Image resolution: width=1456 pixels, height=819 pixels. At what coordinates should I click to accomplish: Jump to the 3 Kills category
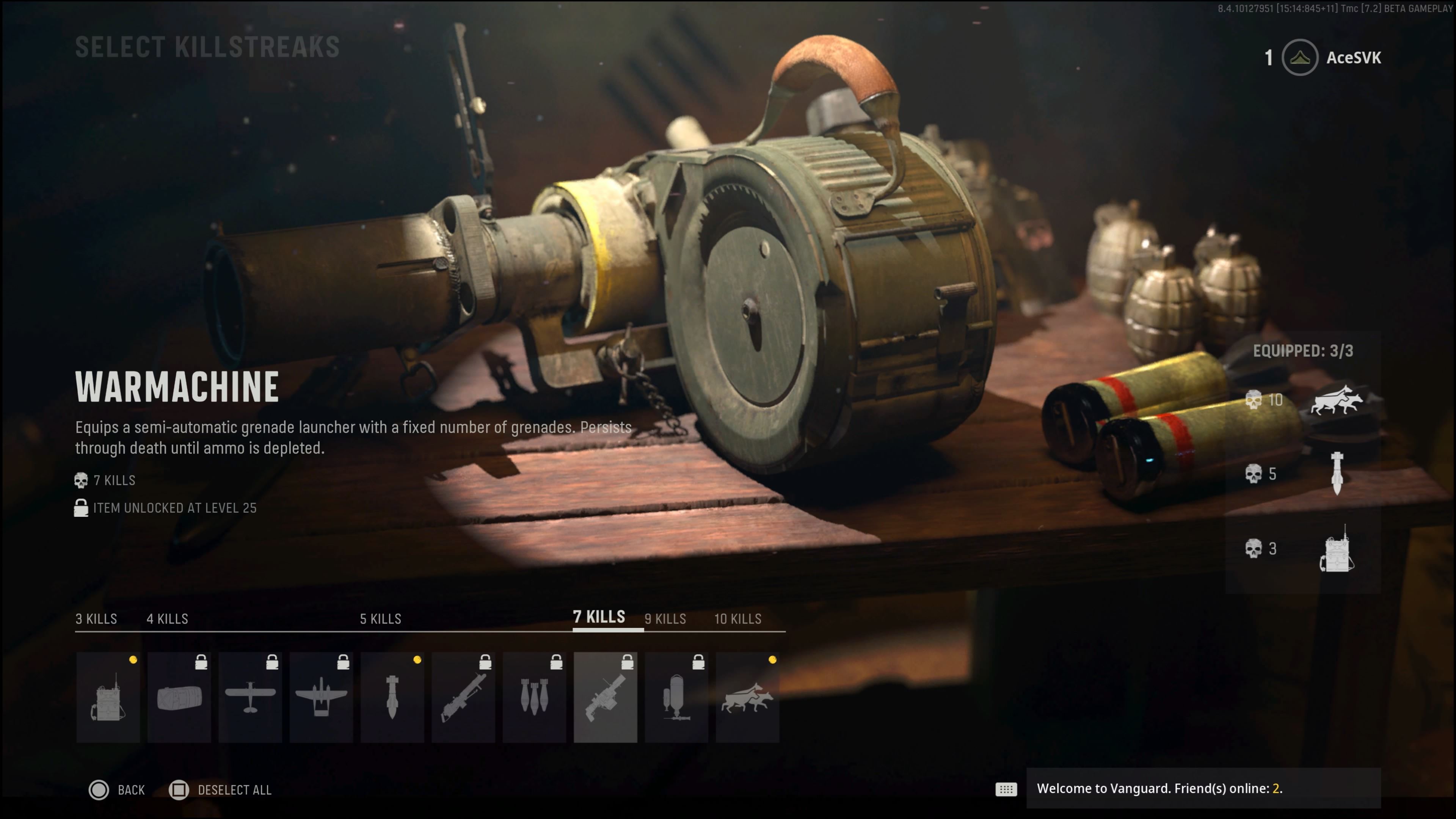point(96,619)
